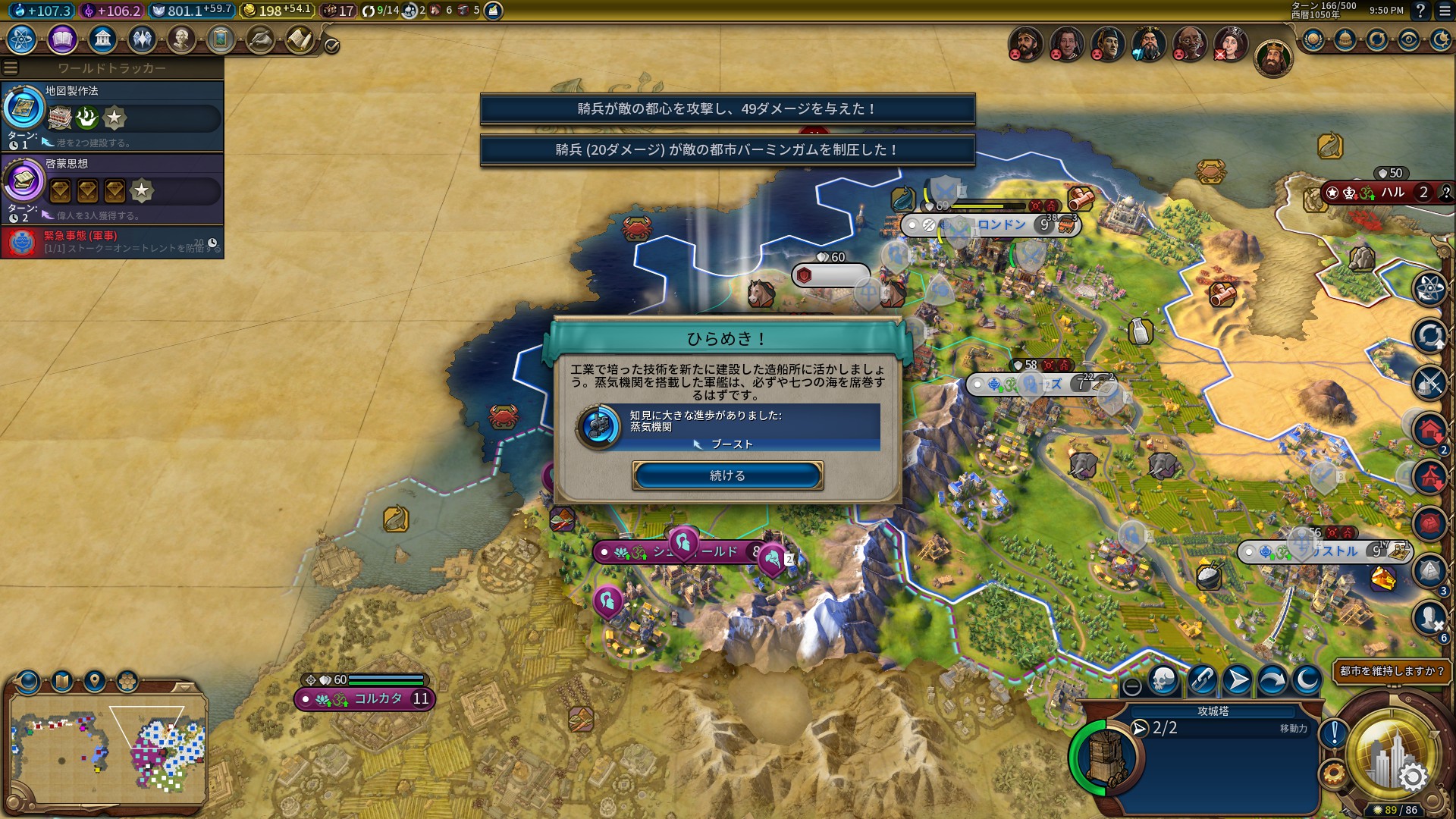This screenshot has height=819, width=1456.
Task: Click the 都市を維持しますか notification
Action: click(1392, 671)
